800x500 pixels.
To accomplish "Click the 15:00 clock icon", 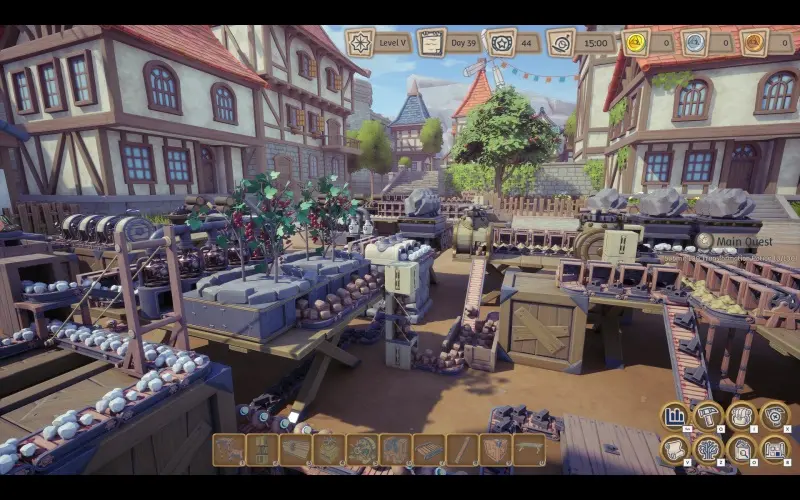I will pyautogui.click(x=562, y=43).
